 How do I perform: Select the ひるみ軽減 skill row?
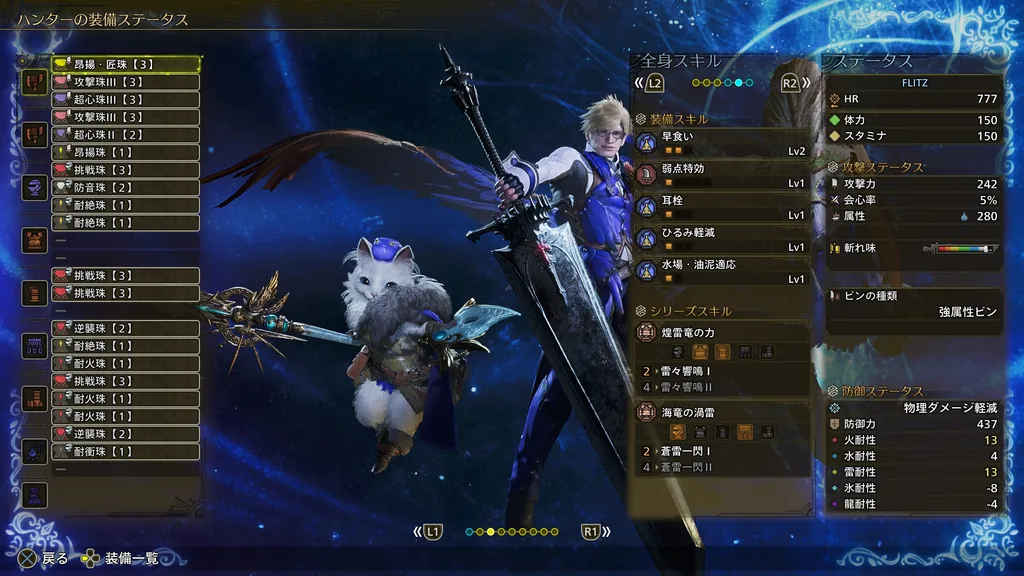point(721,238)
